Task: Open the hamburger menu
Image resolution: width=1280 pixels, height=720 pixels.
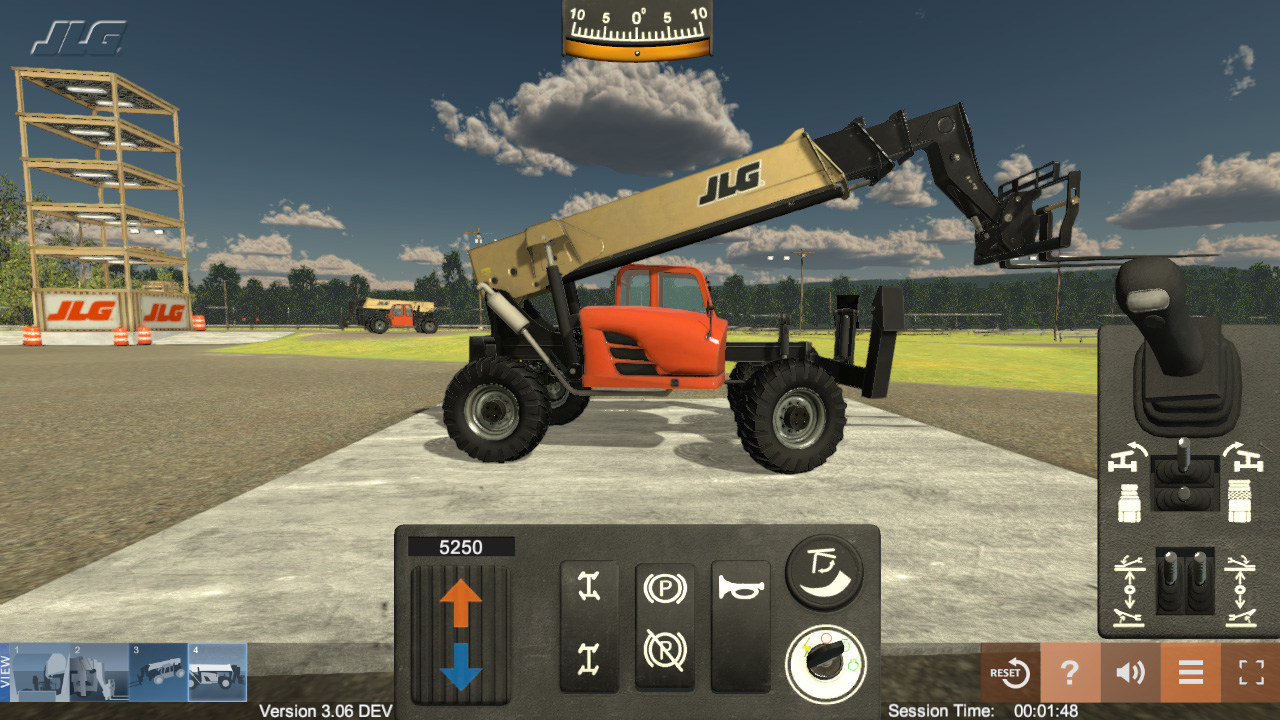Action: point(1189,674)
